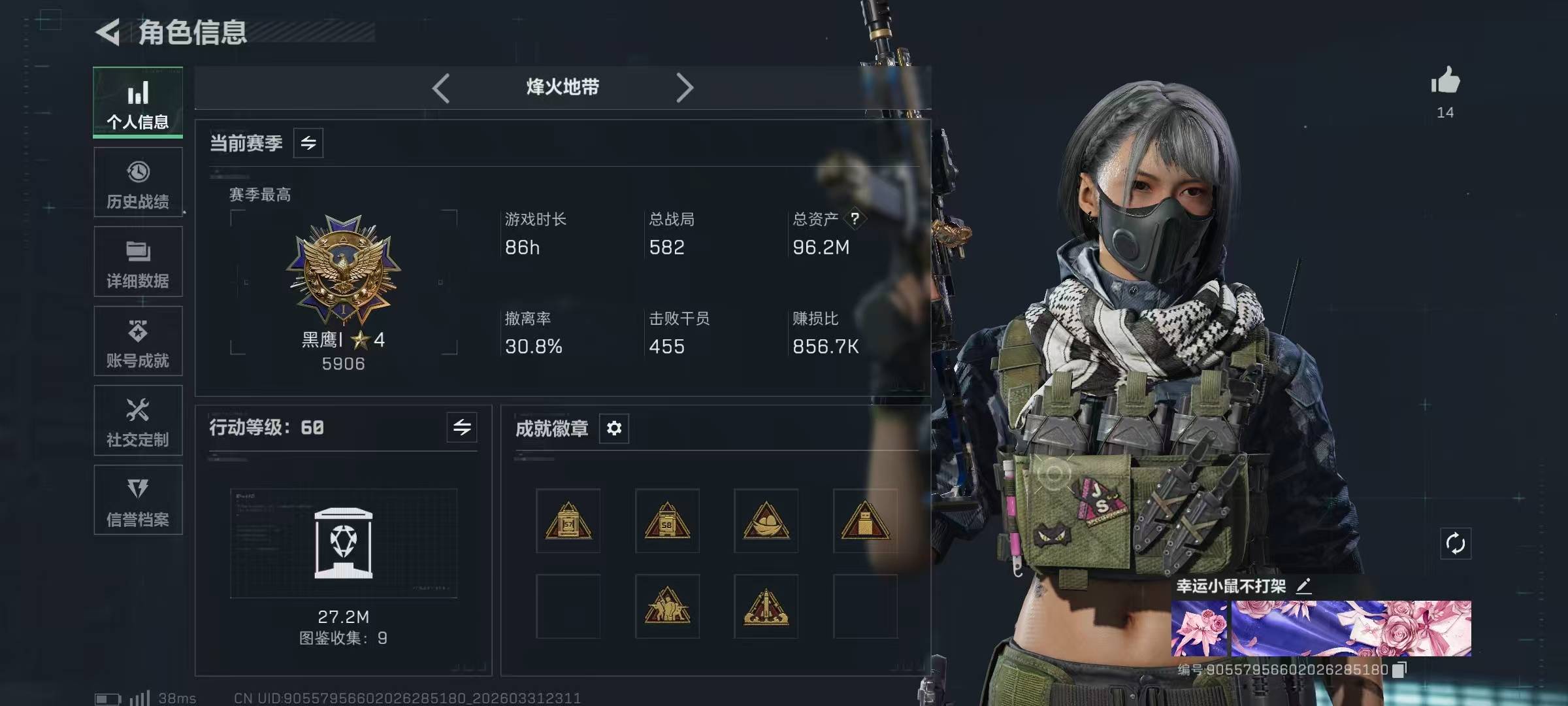Select the 图鉴收集 display case thumbnail
The image size is (1568, 706).
pyautogui.click(x=344, y=543)
